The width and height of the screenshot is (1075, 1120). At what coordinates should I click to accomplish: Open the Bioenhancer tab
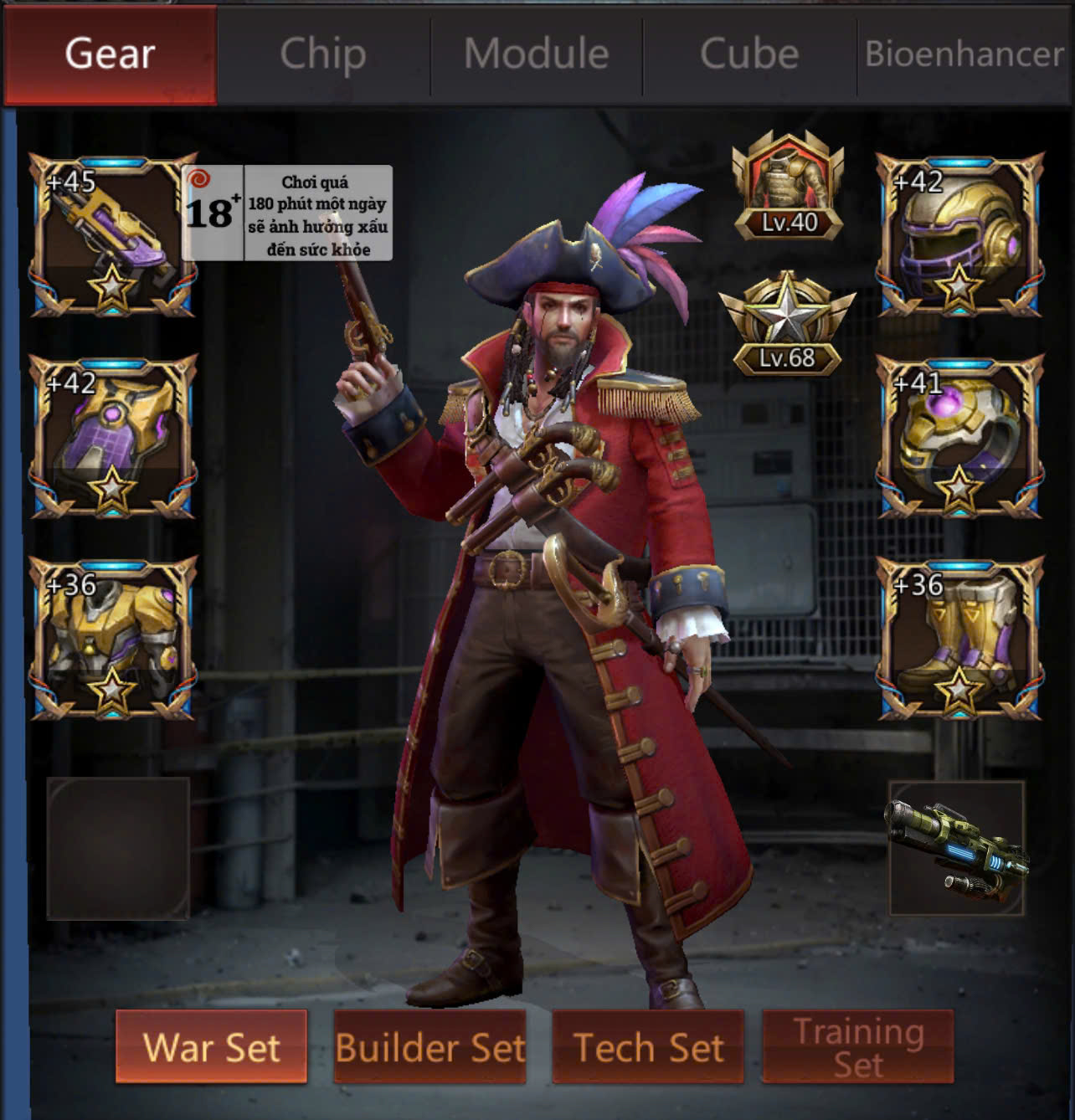(x=964, y=54)
